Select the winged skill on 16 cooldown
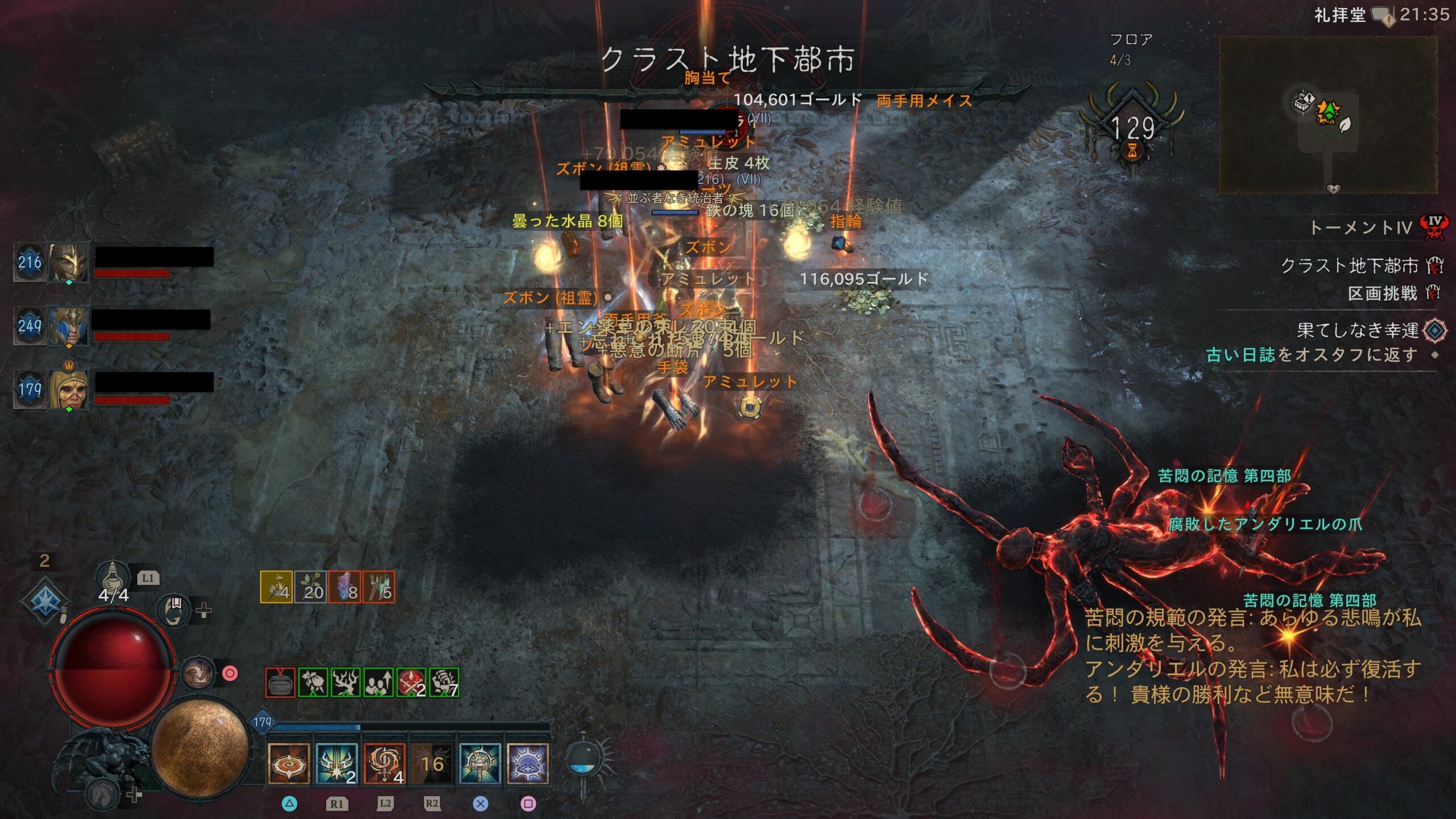The width and height of the screenshot is (1456, 819). coord(432,764)
